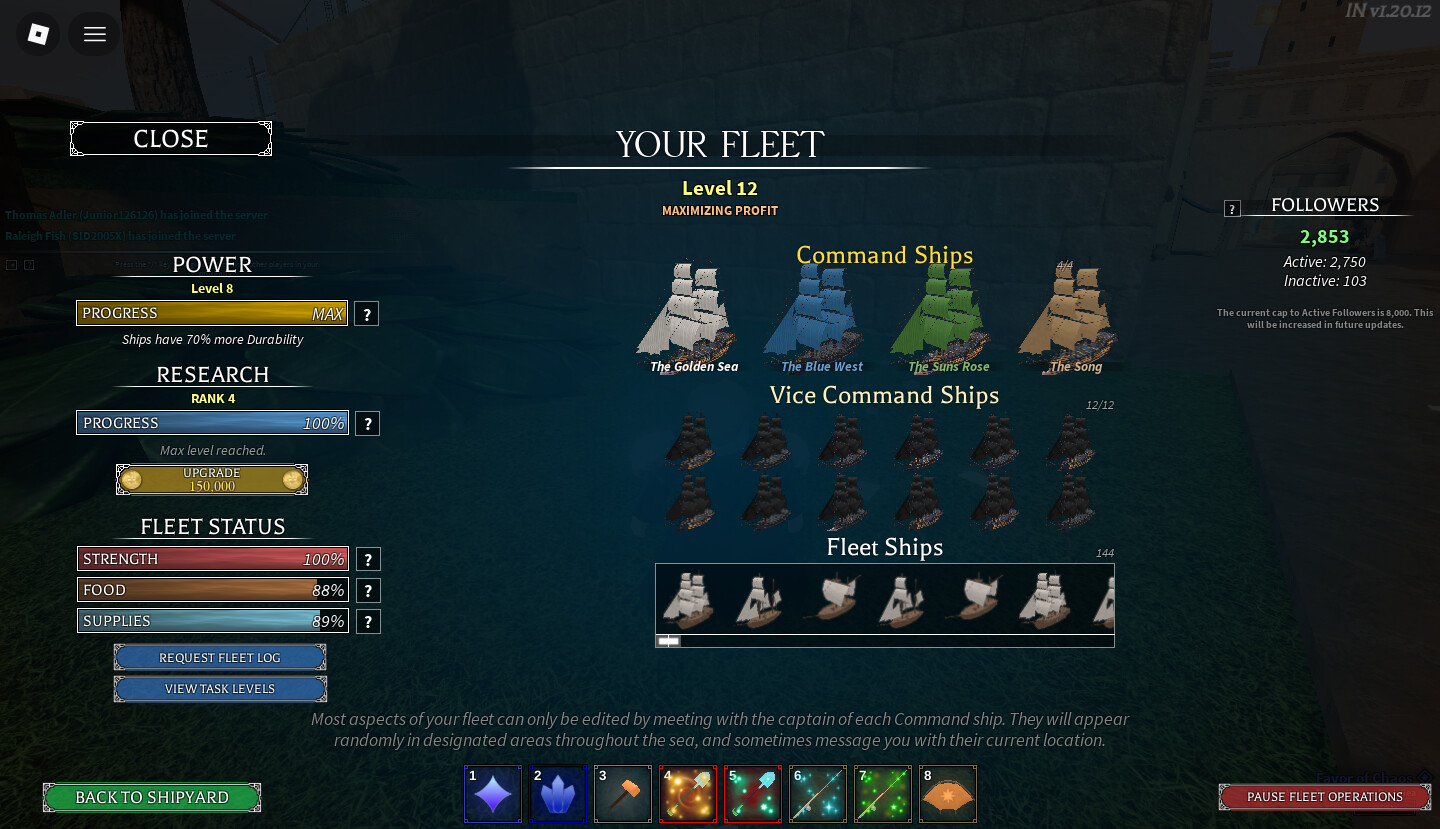View task levels
The height and width of the screenshot is (829, 1440).
pos(220,689)
